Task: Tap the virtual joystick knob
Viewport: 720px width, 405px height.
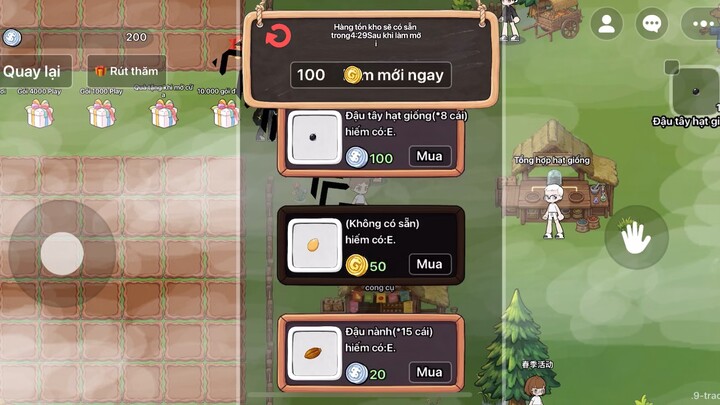Action: click(62, 254)
